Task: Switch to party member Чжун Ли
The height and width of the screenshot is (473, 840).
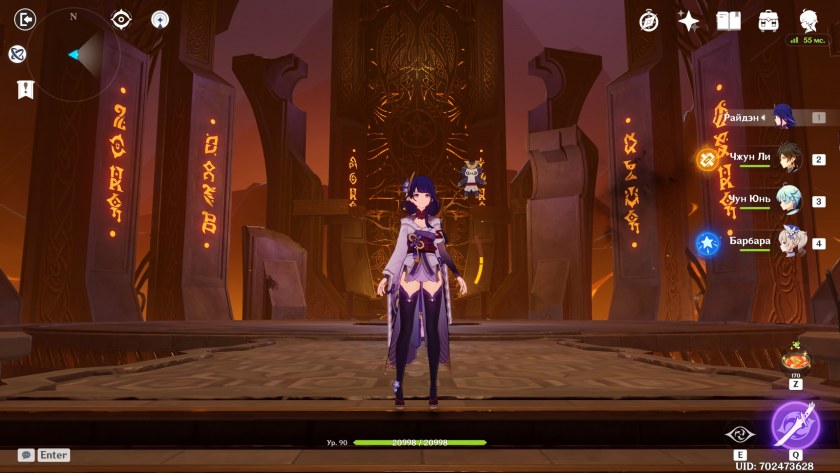Action: (790, 158)
